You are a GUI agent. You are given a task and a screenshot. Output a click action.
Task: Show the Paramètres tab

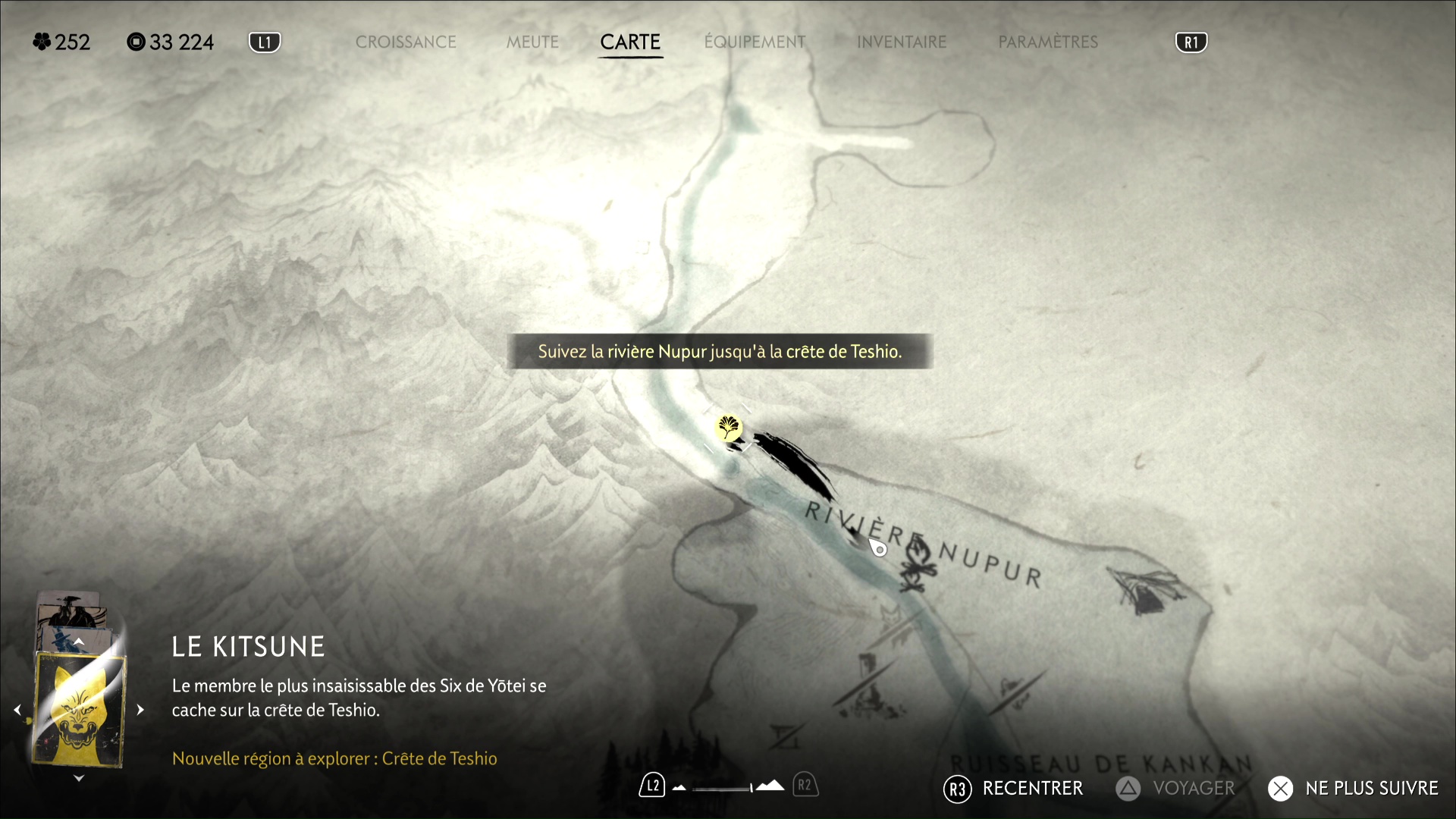click(1048, 42)
